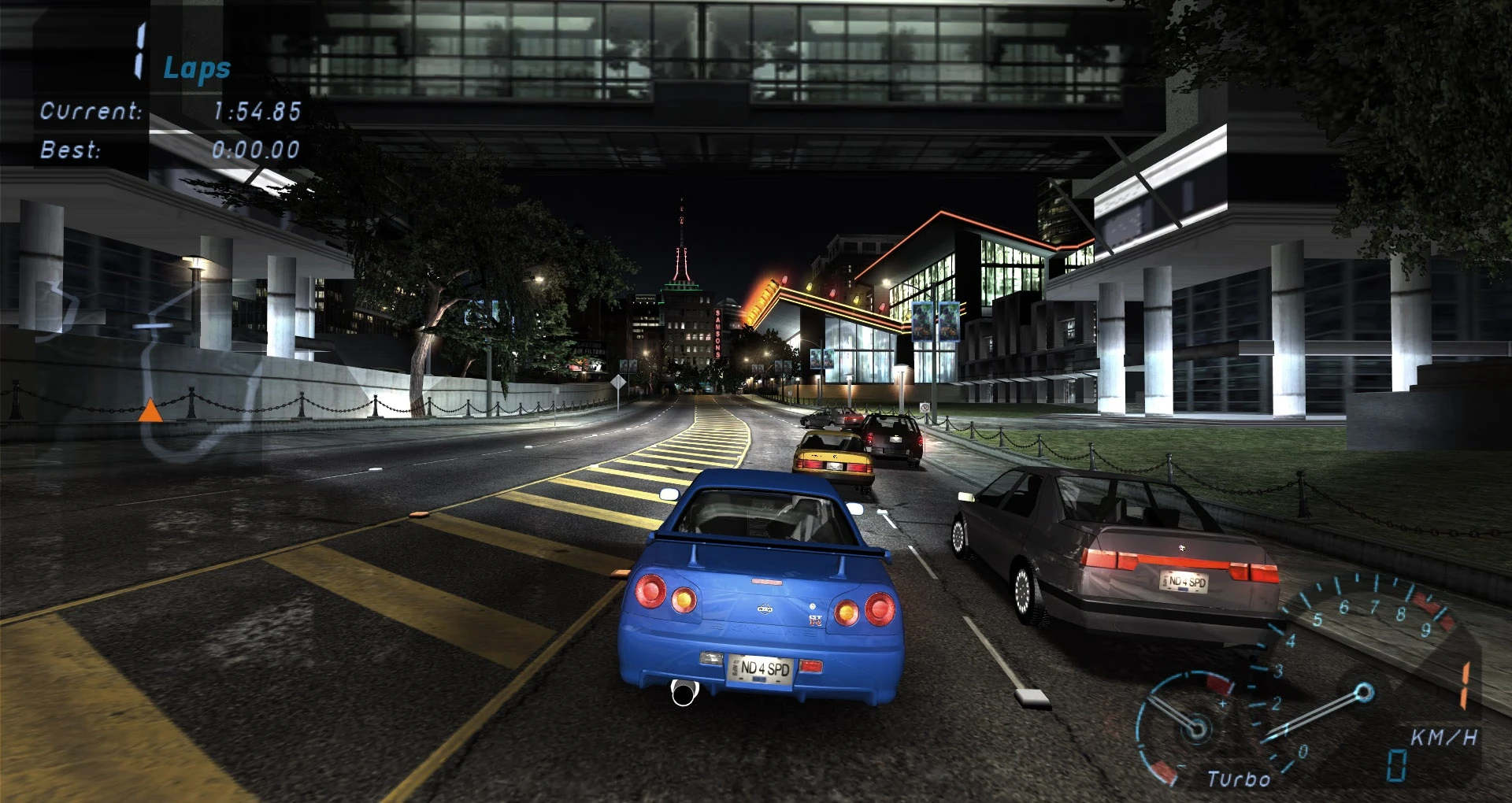Image resolution: width=1512 pixels, height=803 pixels.
Task: Click the Best lap time row
Action: 165,150
